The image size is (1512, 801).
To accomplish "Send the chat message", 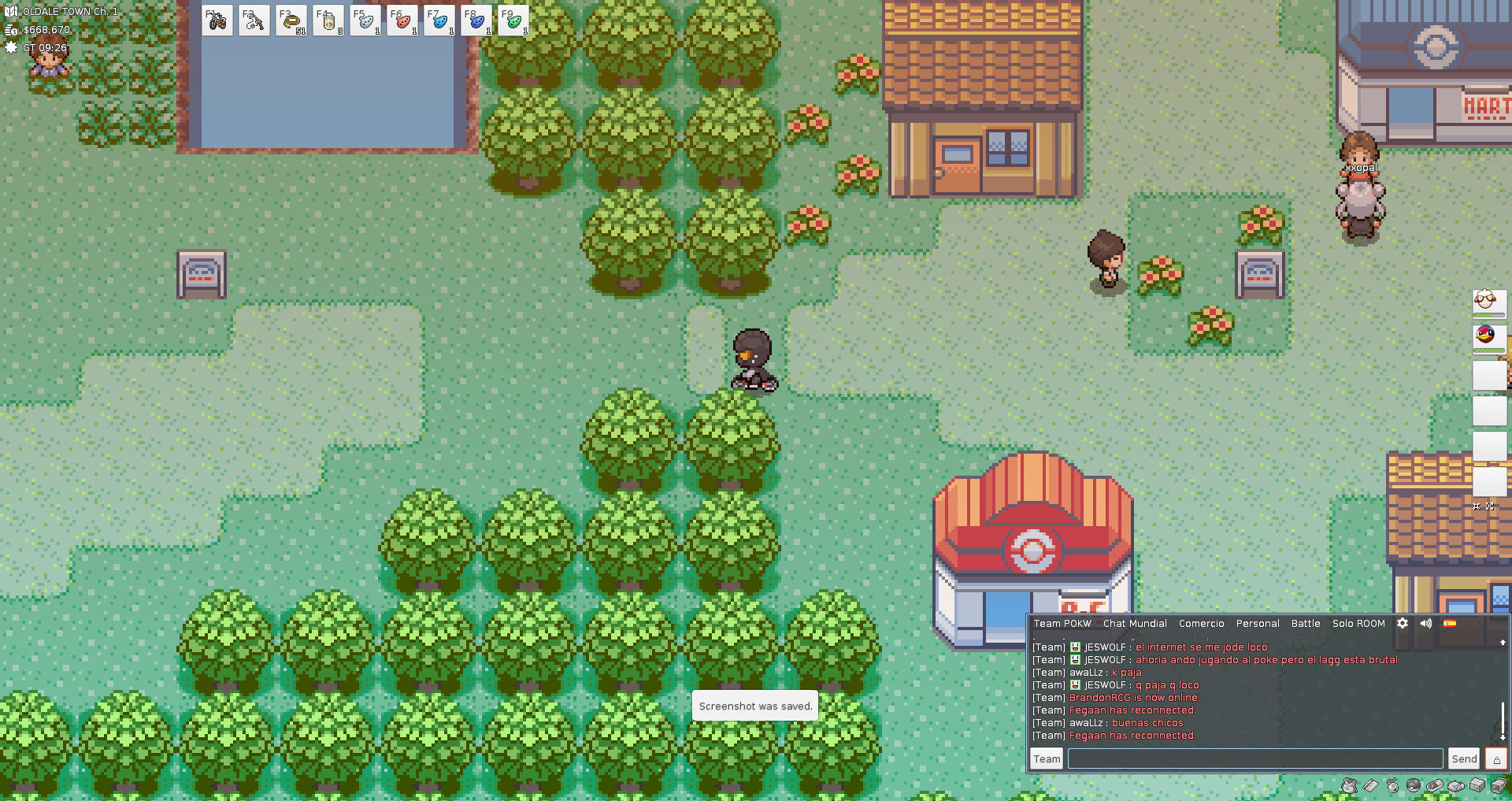I will pos(1464,758).
